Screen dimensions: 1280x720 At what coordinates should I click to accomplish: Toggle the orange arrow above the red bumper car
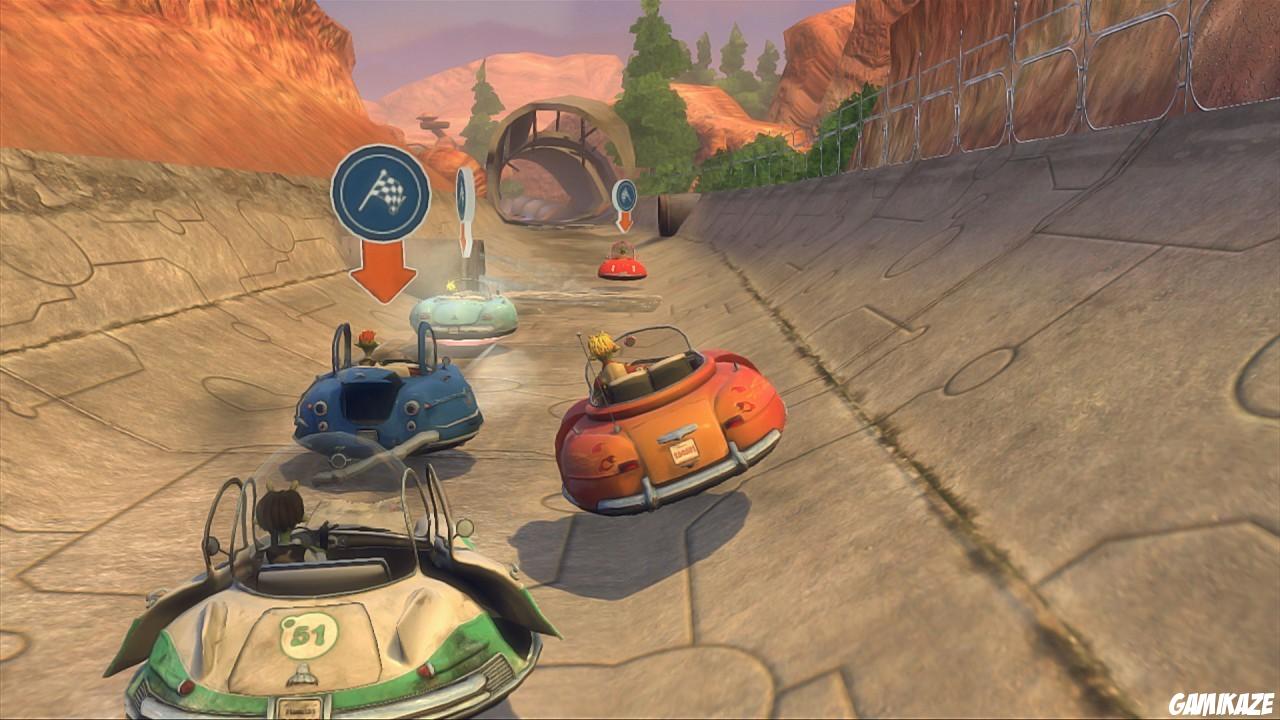tap(626, 221)
